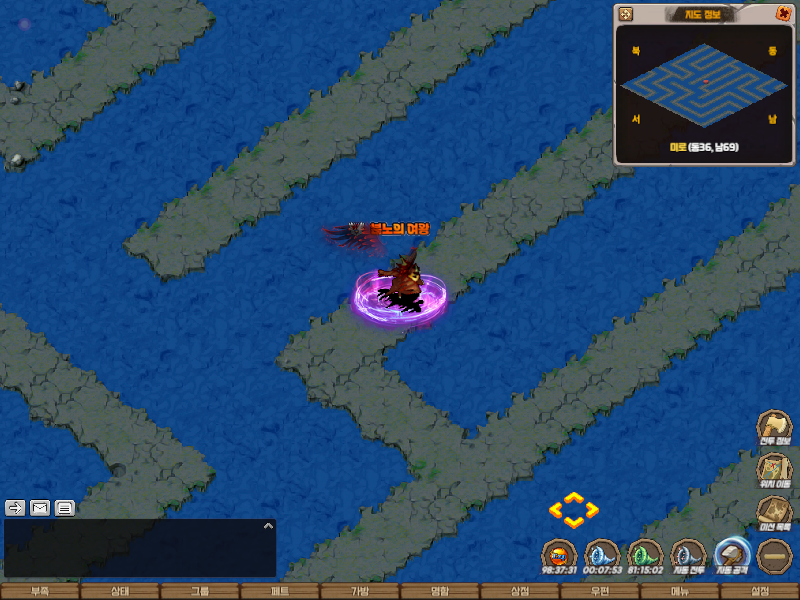
Task: Click the Exp orb boost icon
Action: click(x=559, y=555)
